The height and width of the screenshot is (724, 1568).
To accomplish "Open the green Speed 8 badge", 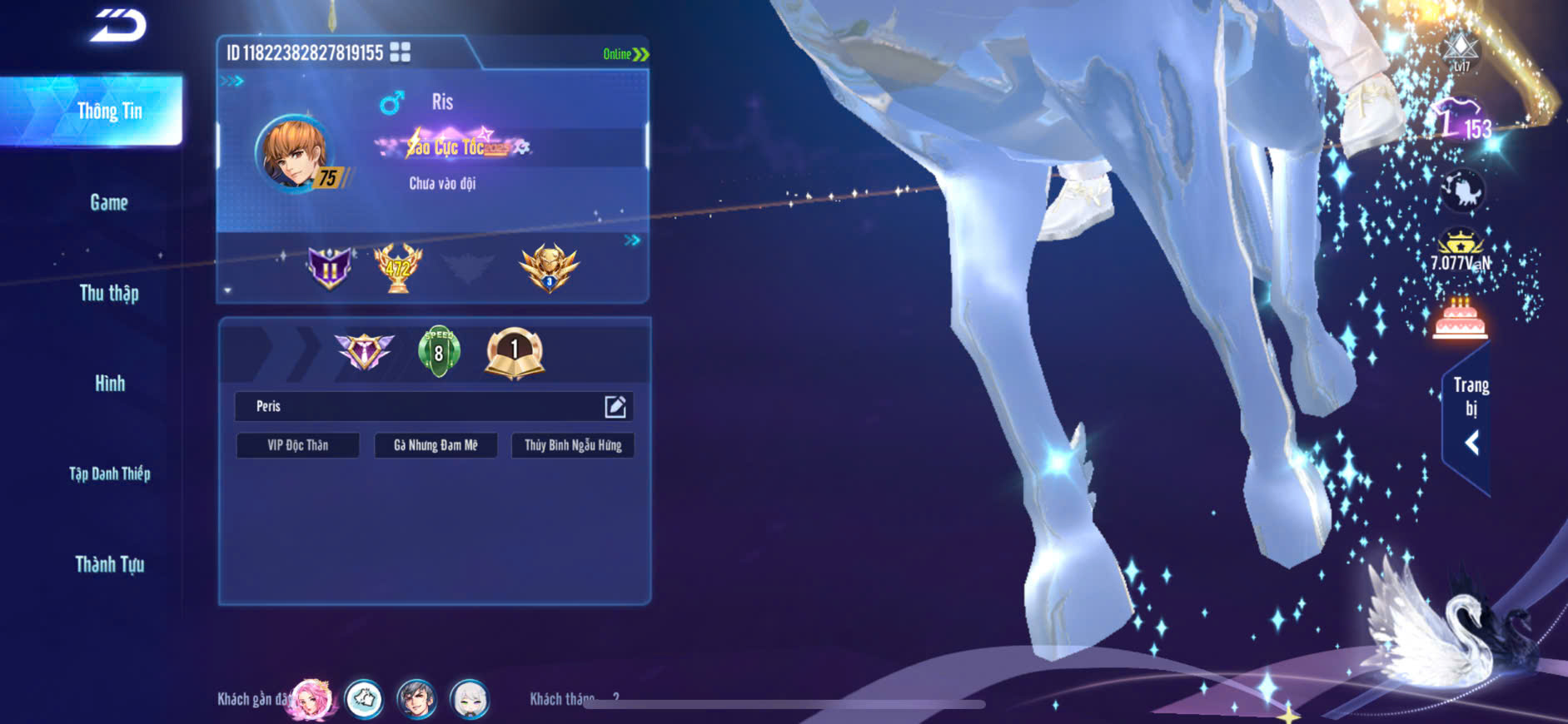I will click(x=439, y=352).
